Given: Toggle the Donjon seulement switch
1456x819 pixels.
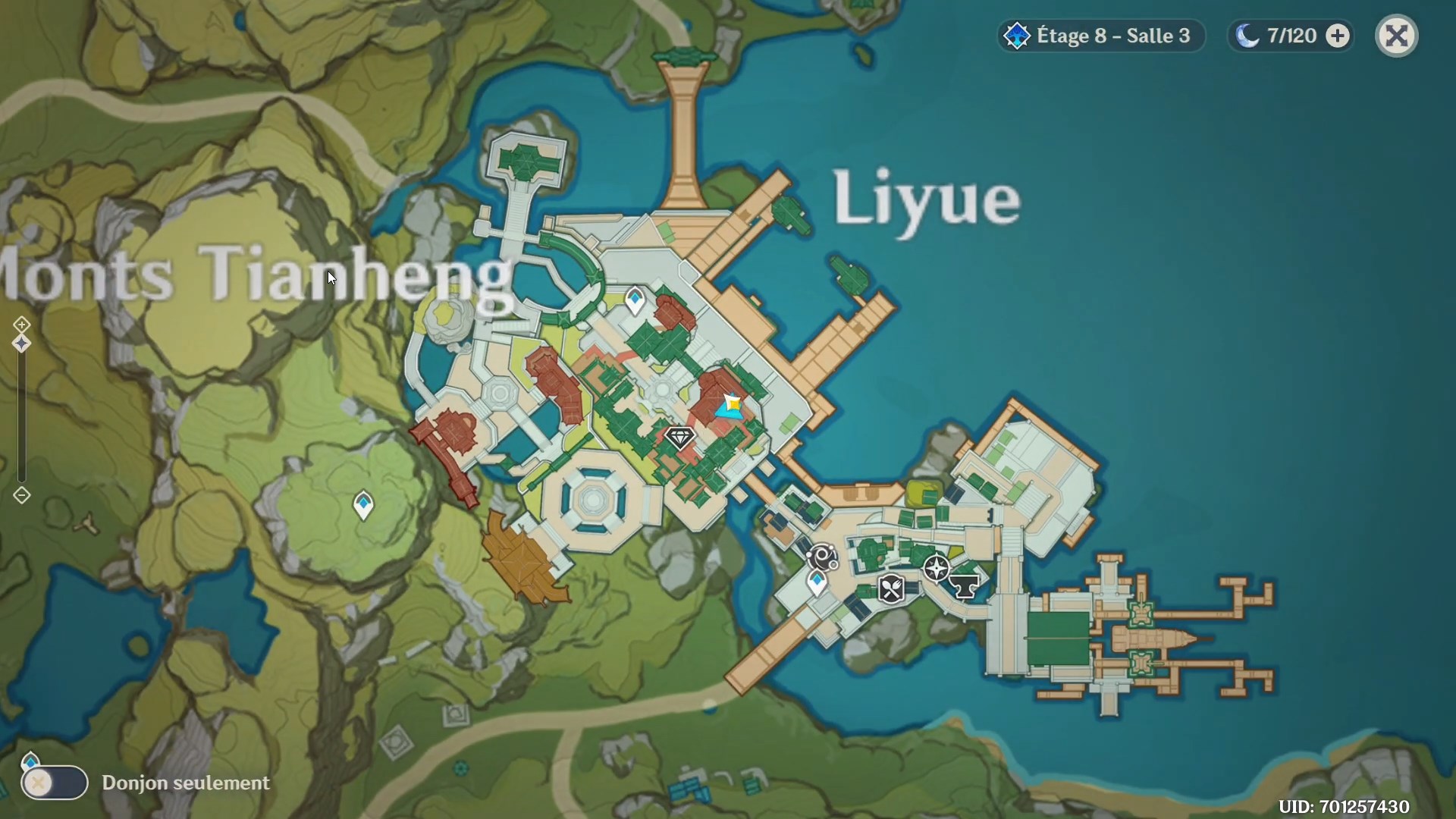Looking at the screenshot, I should 53,784.
